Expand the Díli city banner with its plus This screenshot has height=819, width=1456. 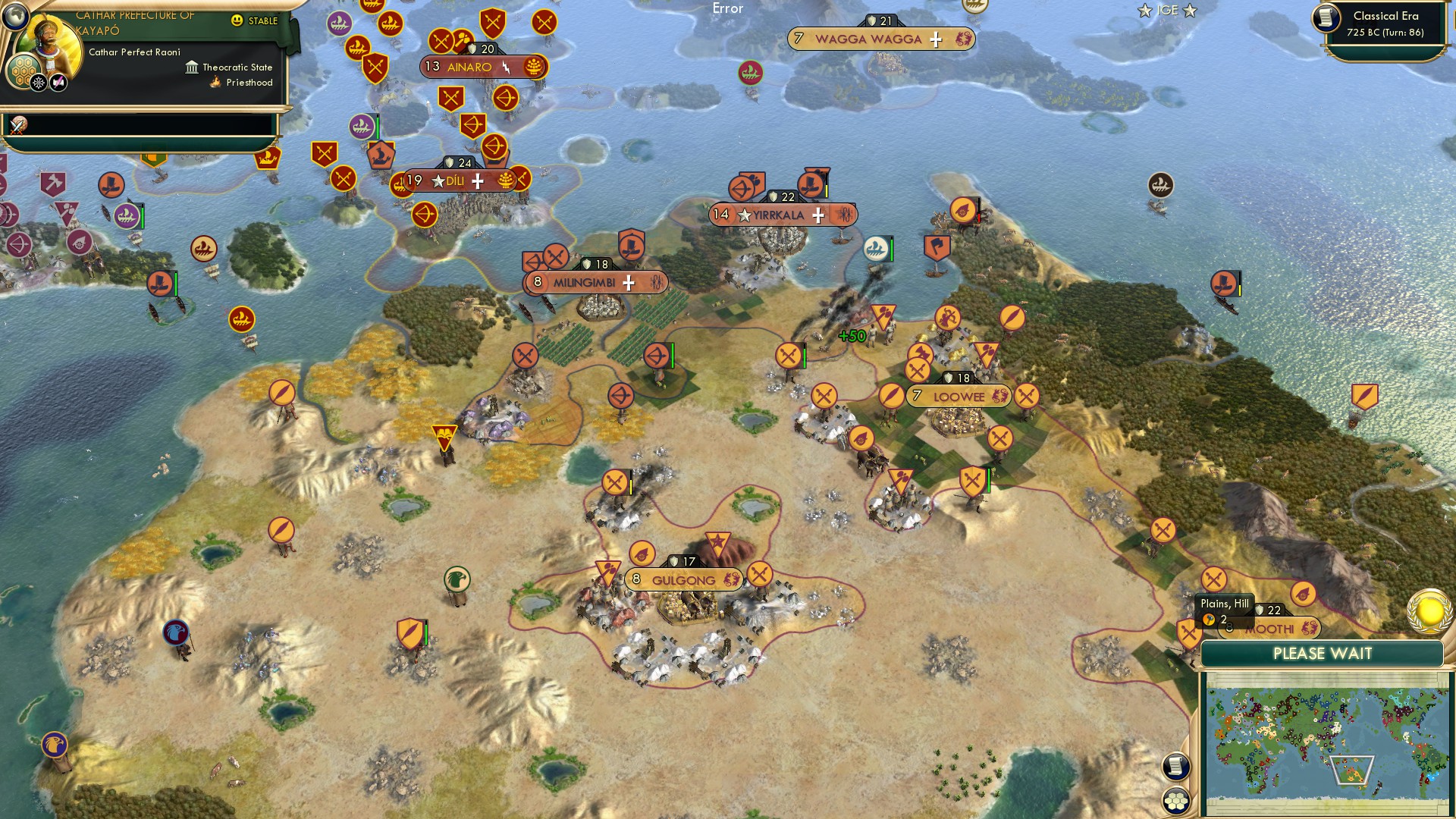click(x=477, y=180)
